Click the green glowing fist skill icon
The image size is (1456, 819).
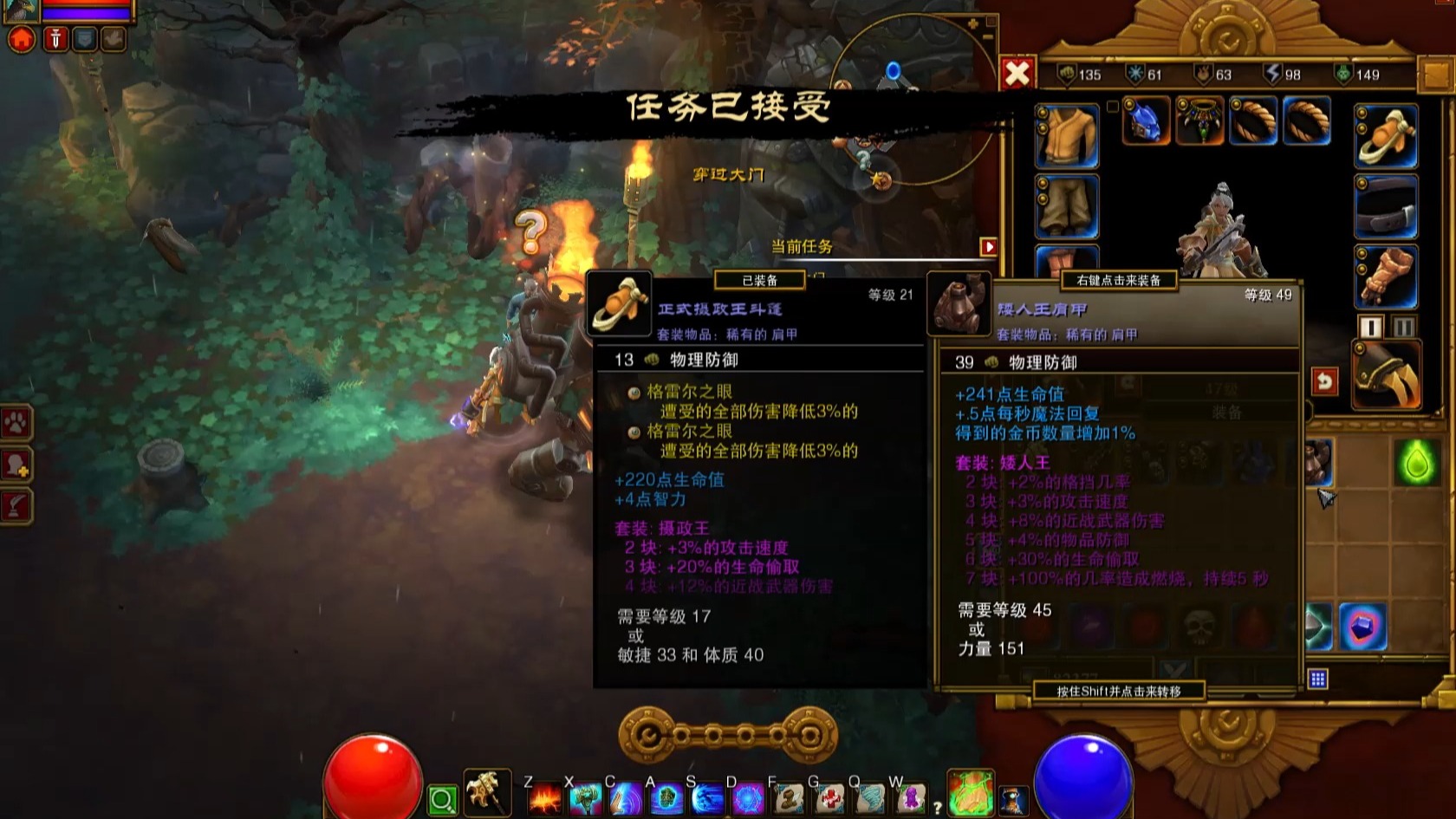(970, 794)
